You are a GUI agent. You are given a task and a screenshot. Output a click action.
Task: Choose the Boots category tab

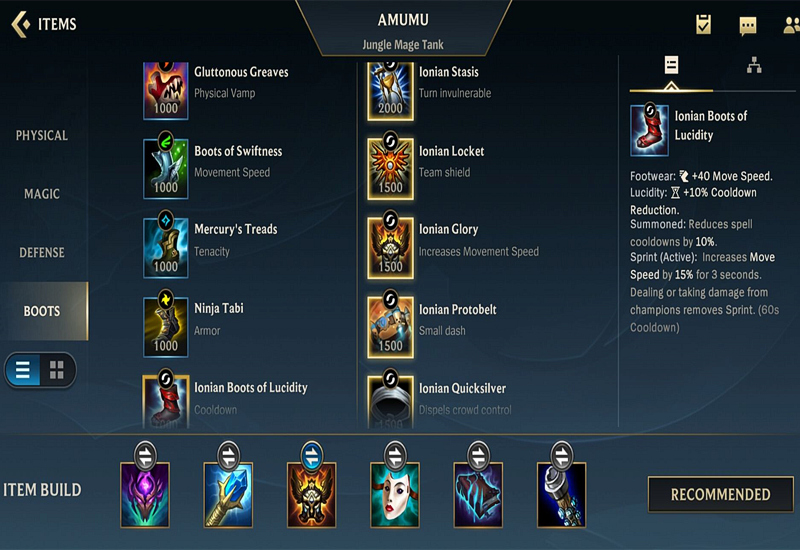[x=42, y=311]
